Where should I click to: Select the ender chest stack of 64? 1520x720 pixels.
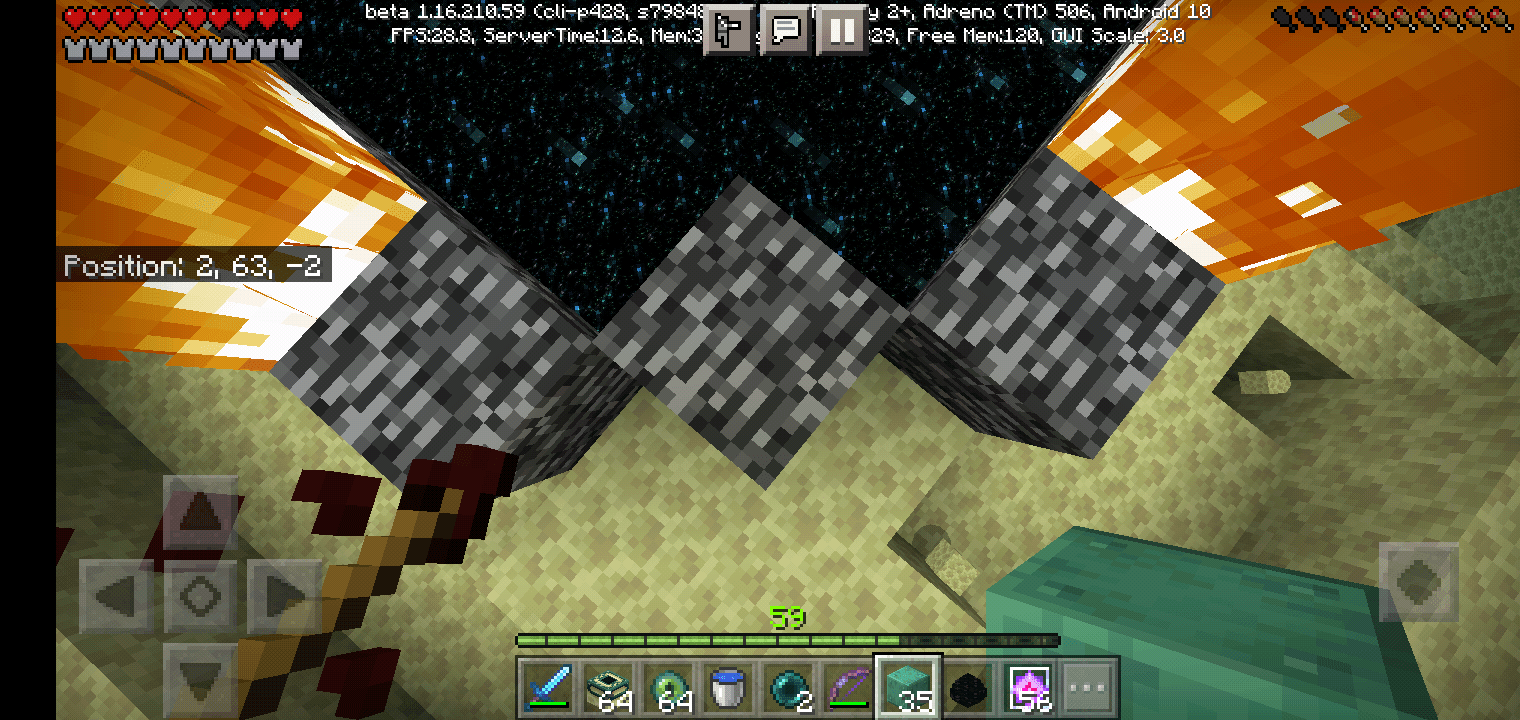click(608, 687)
